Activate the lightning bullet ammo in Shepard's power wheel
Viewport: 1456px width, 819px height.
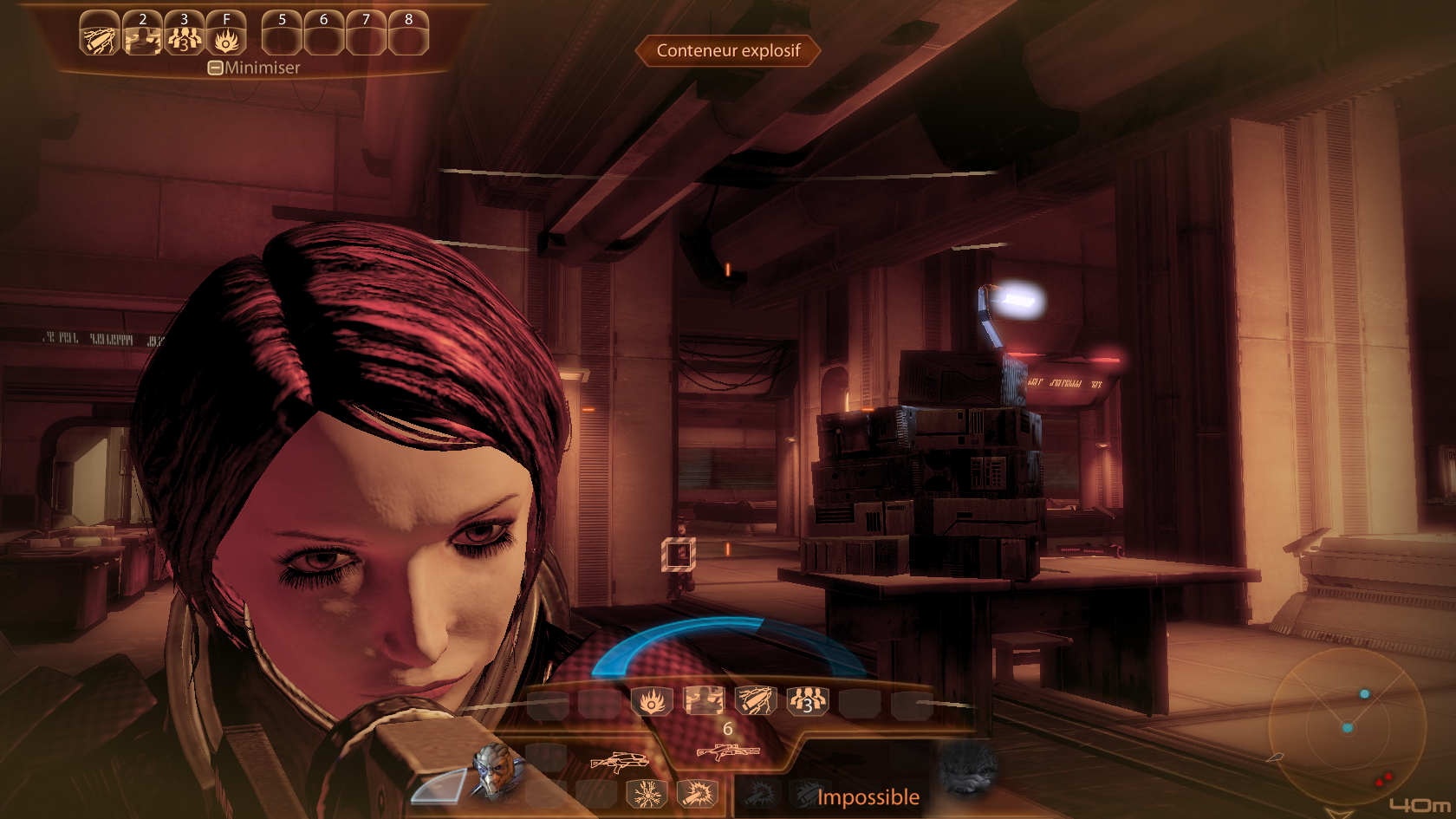(755, 700)
